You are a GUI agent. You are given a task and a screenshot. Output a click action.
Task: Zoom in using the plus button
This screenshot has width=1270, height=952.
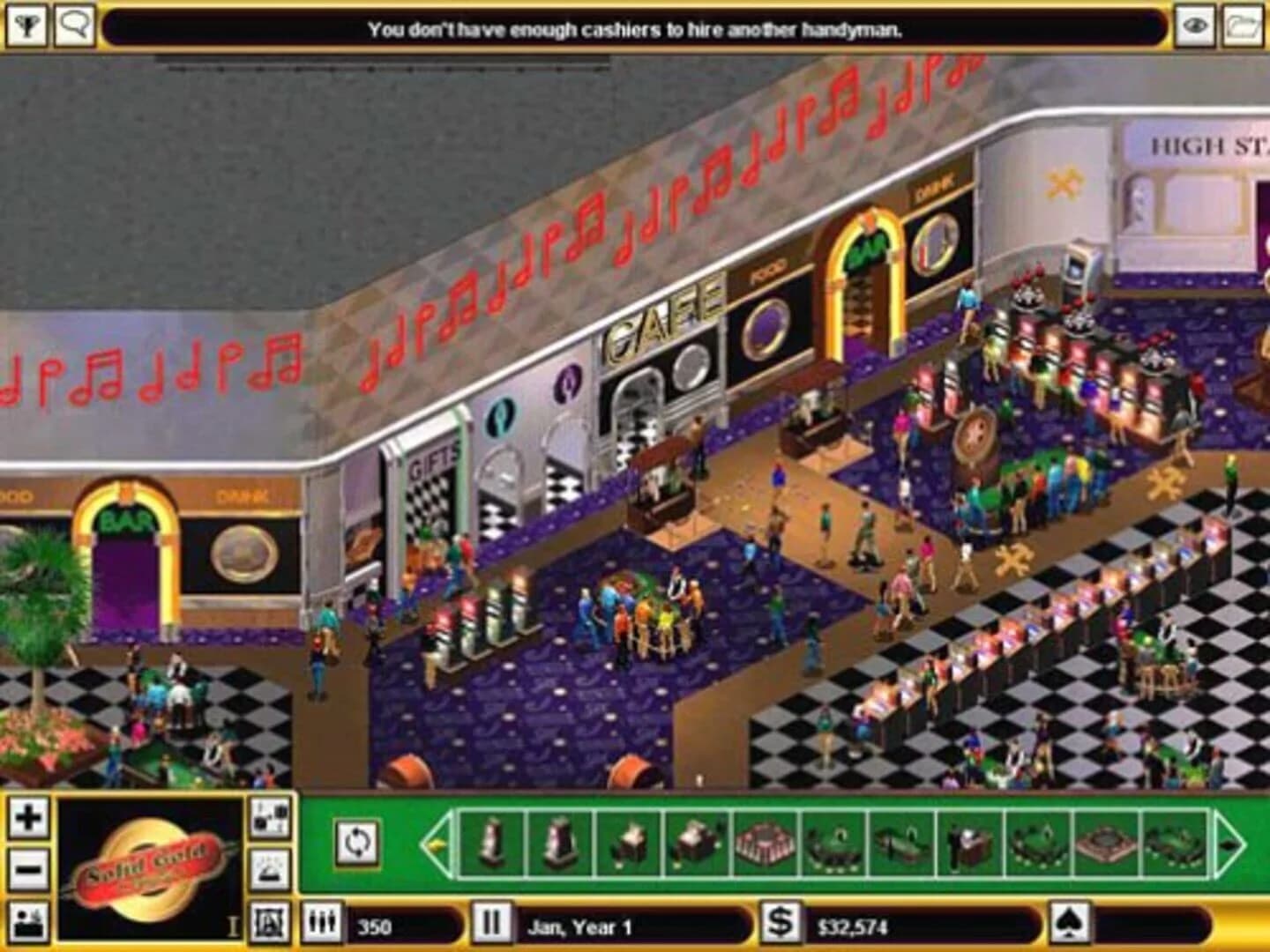coord(31,818)
